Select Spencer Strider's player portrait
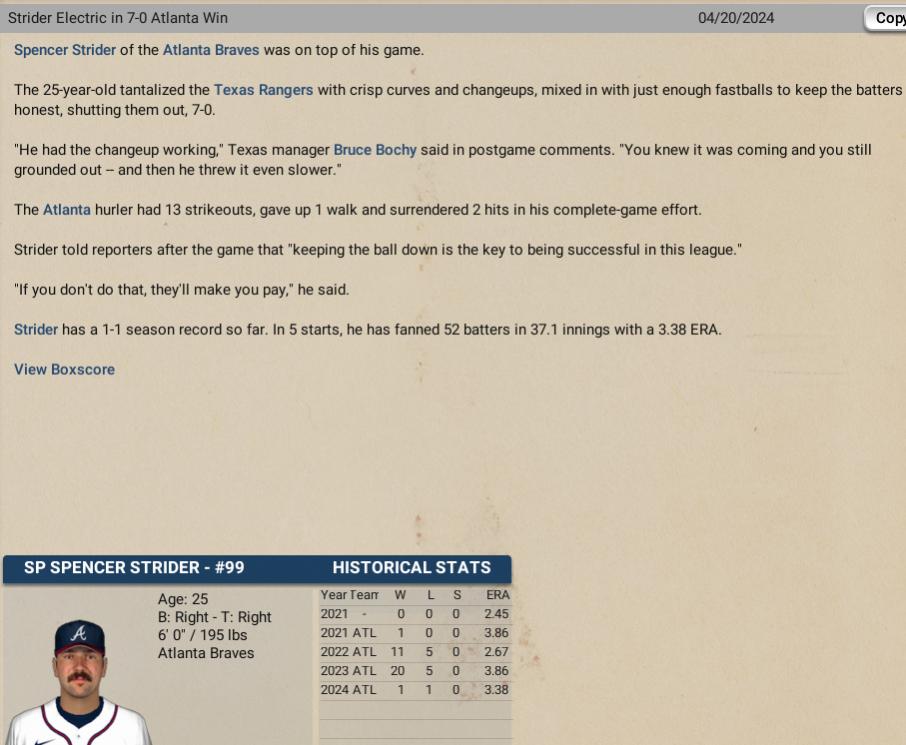The height and width of the screenshot is (745, 906). tap(78, 682)
